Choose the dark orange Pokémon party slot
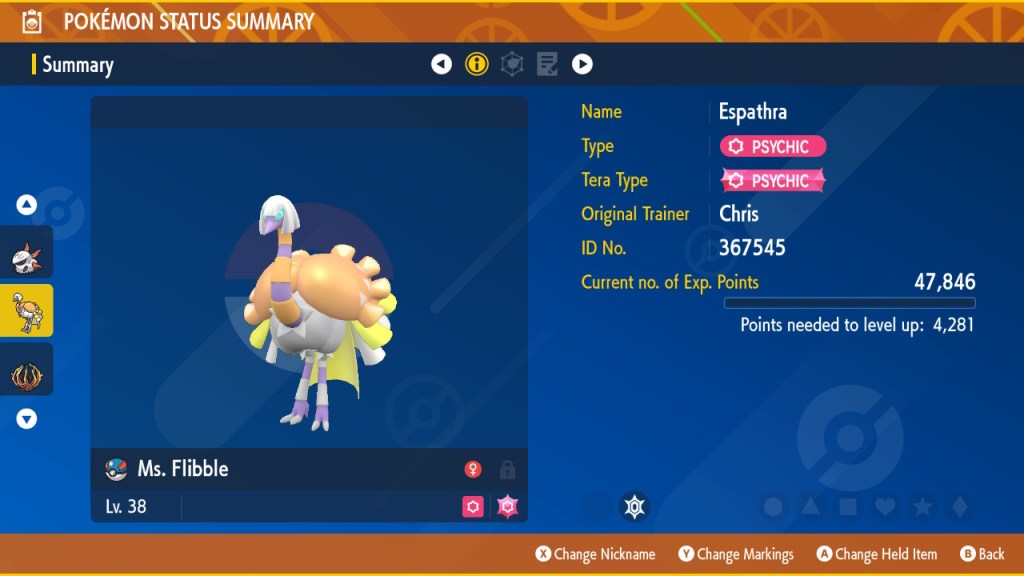Screen dimensions: 1024x576 coord(27,370)
